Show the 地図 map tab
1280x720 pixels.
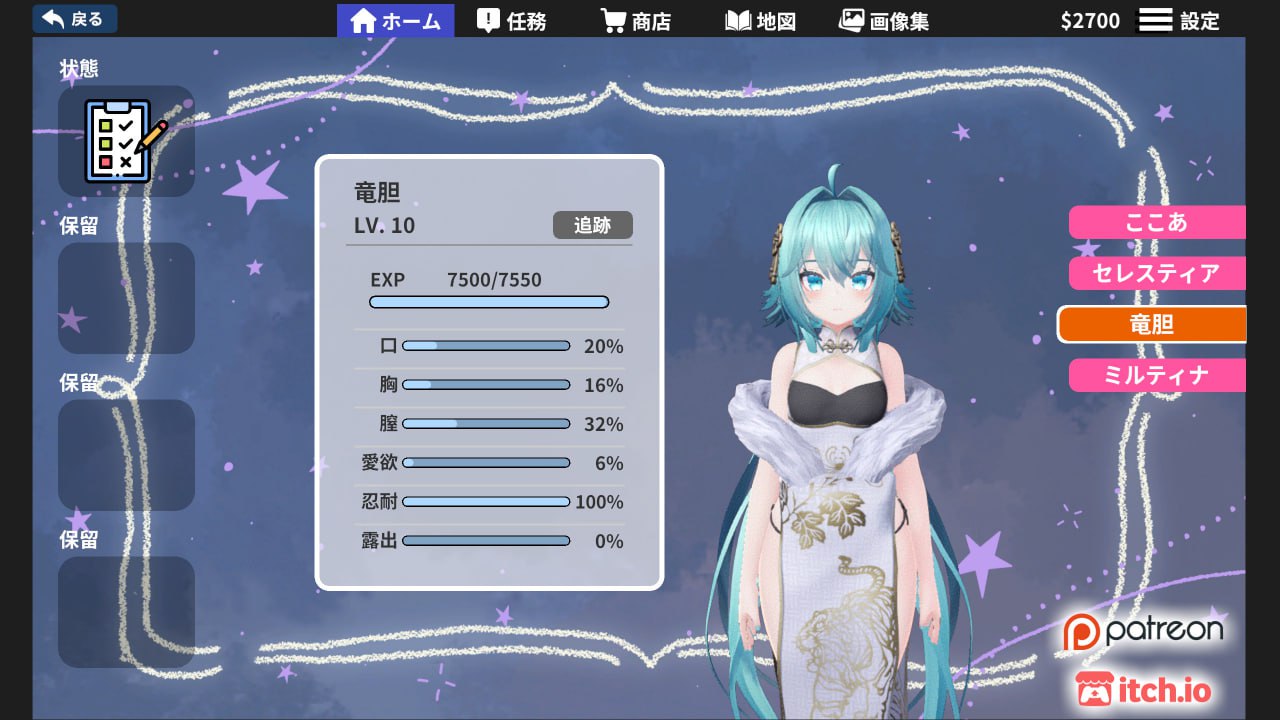[x=760, y=21]
